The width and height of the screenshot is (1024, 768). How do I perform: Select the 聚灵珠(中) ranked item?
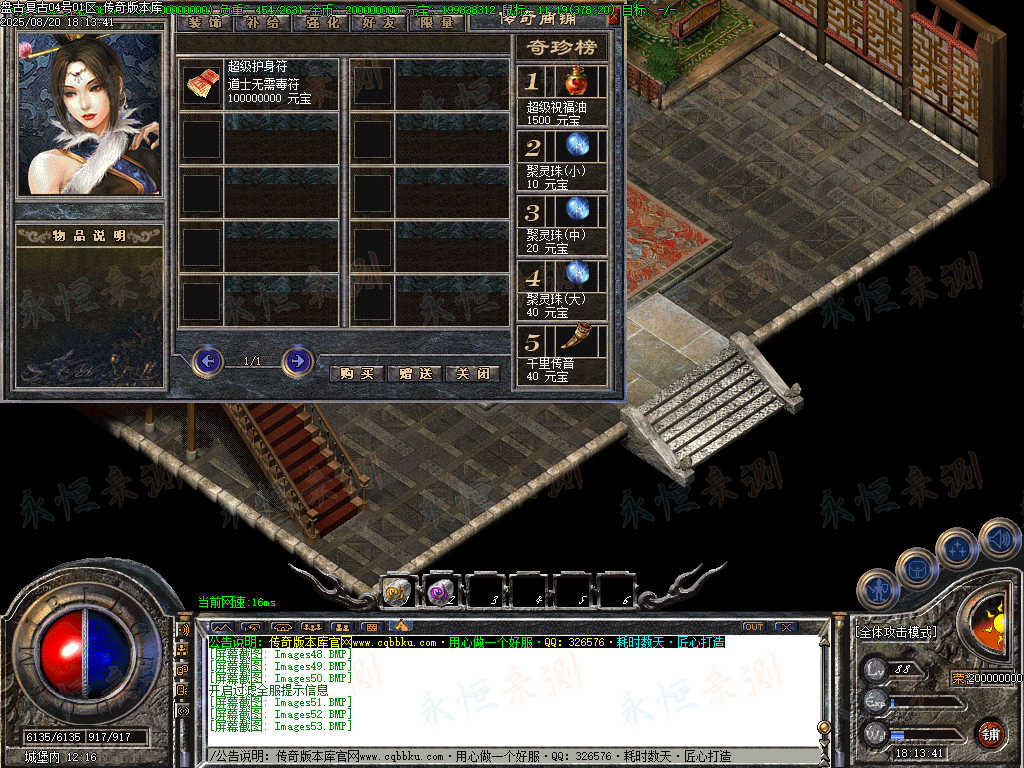575,211
